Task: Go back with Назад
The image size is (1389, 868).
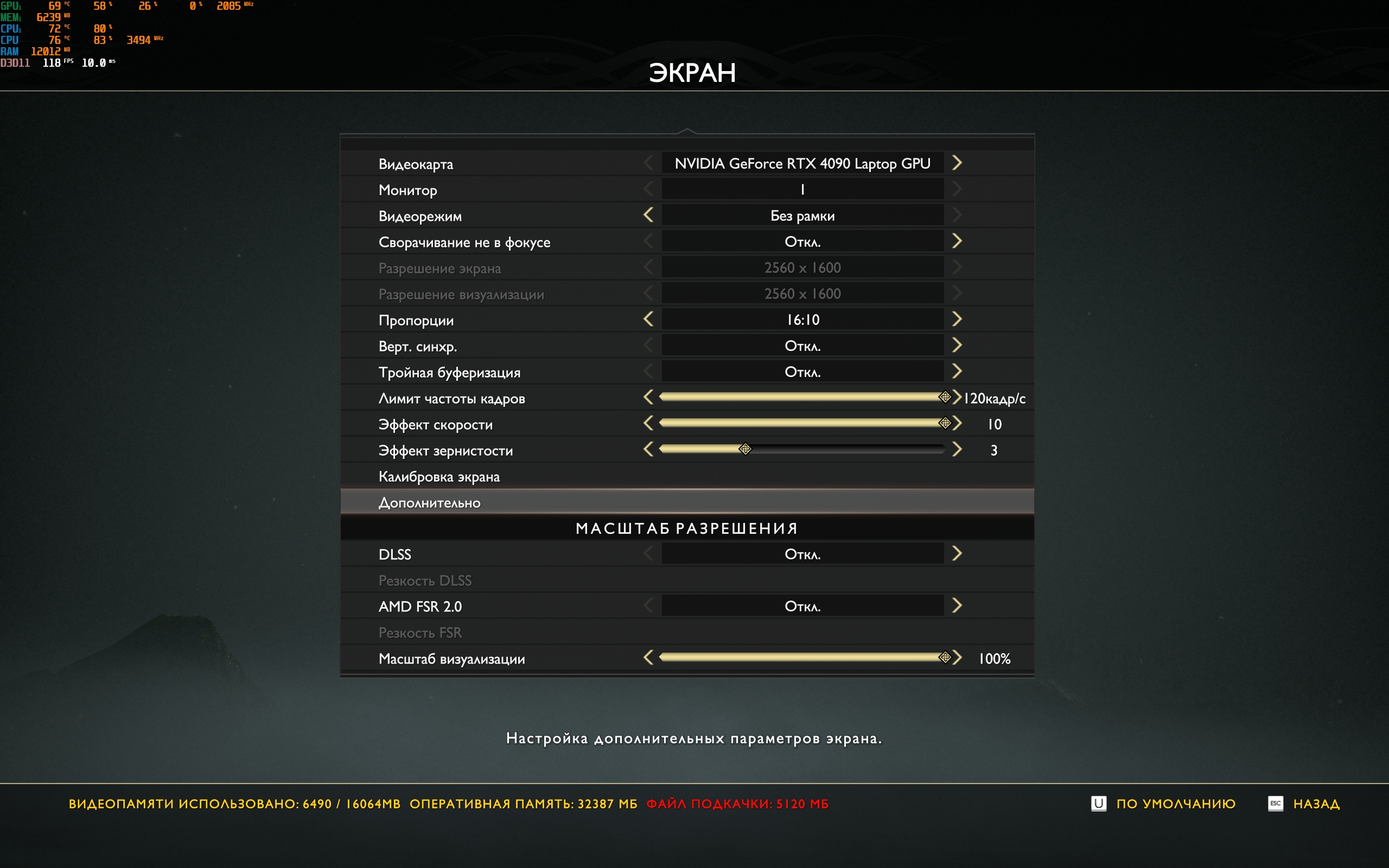Action: coord(1316,803)
